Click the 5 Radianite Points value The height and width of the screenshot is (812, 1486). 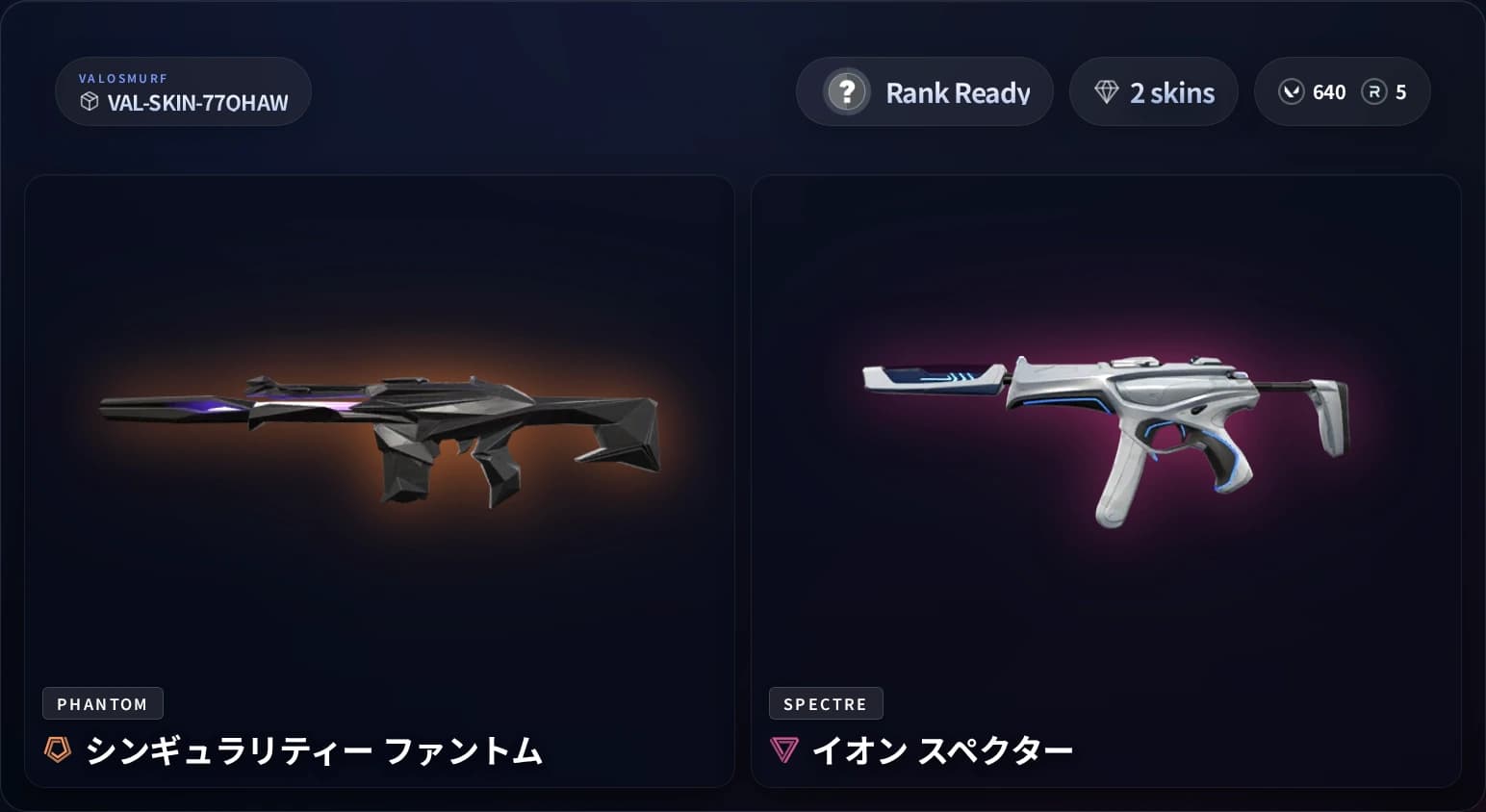[1401, 92]
